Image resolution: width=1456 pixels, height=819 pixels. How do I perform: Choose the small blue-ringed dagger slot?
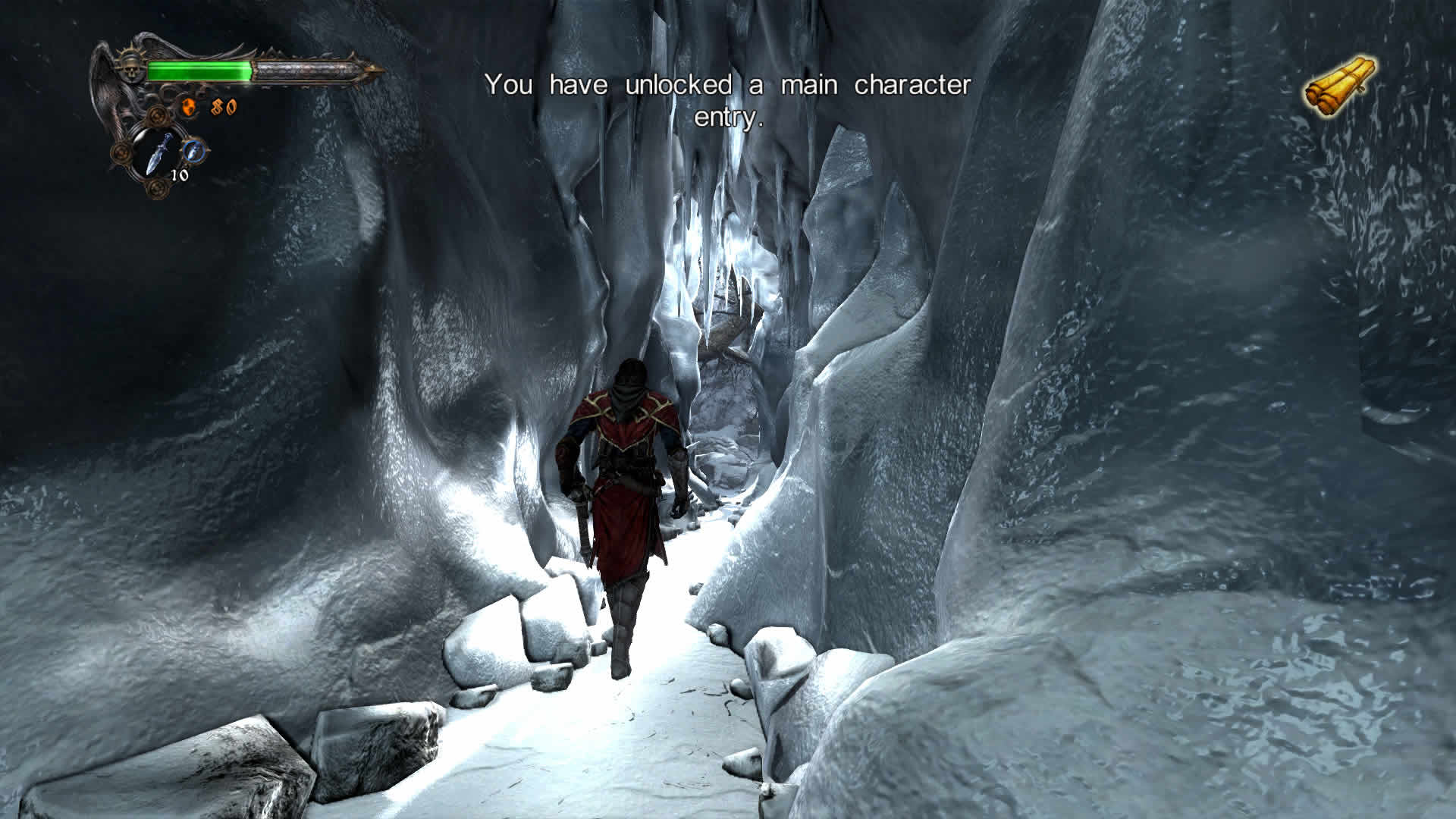pos(195,149)
